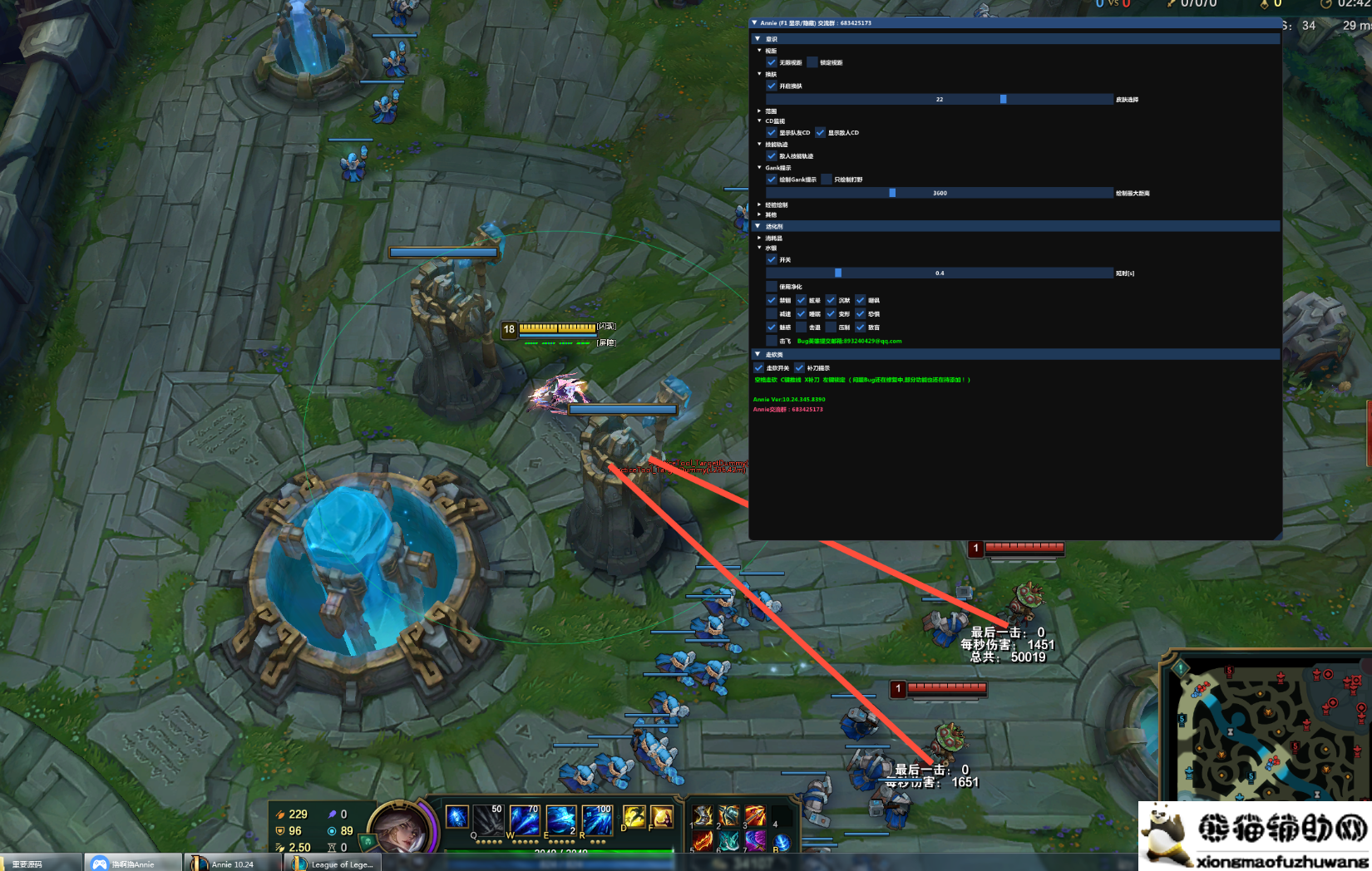
Task: Toggle the 显示队友CD checkbox
Action: click(772, 132)
